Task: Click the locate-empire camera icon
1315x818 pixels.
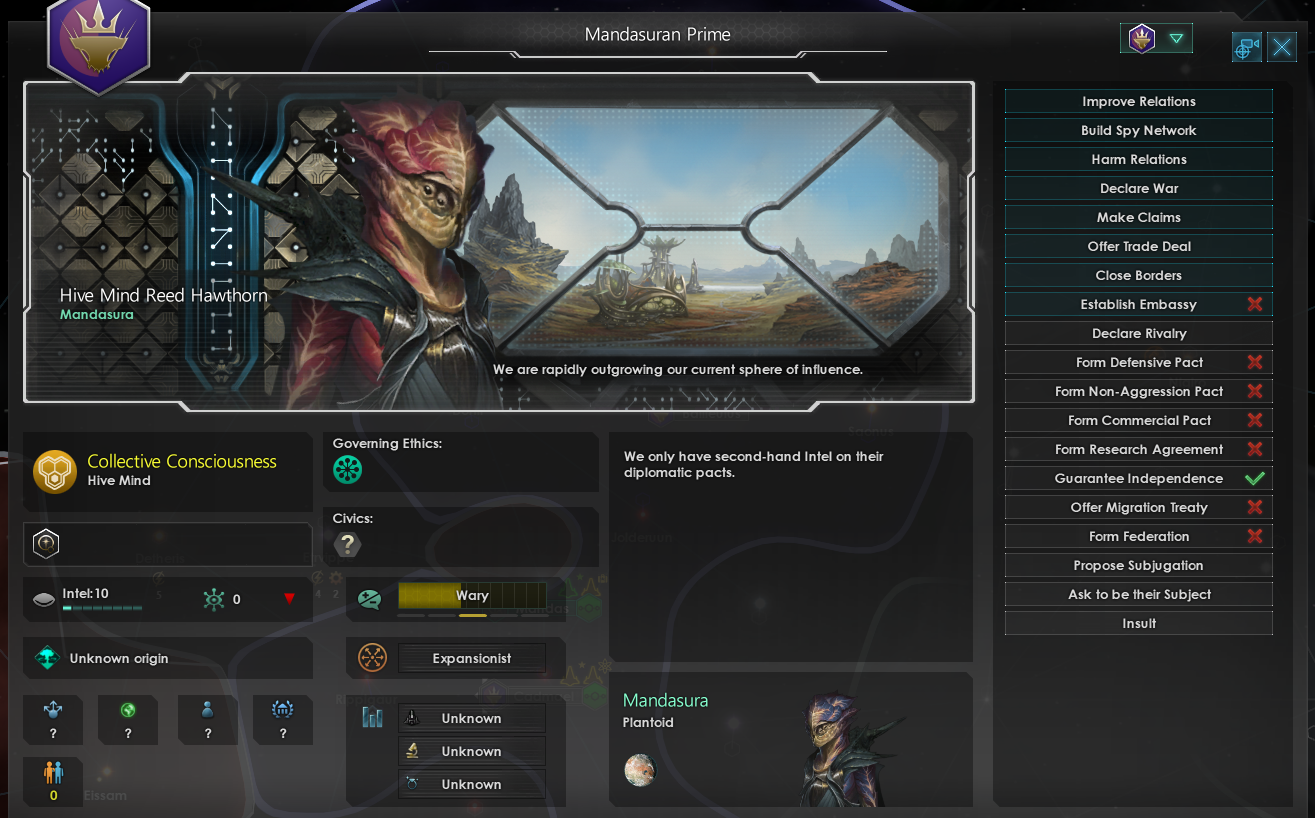Action: tap(1246, 47)
